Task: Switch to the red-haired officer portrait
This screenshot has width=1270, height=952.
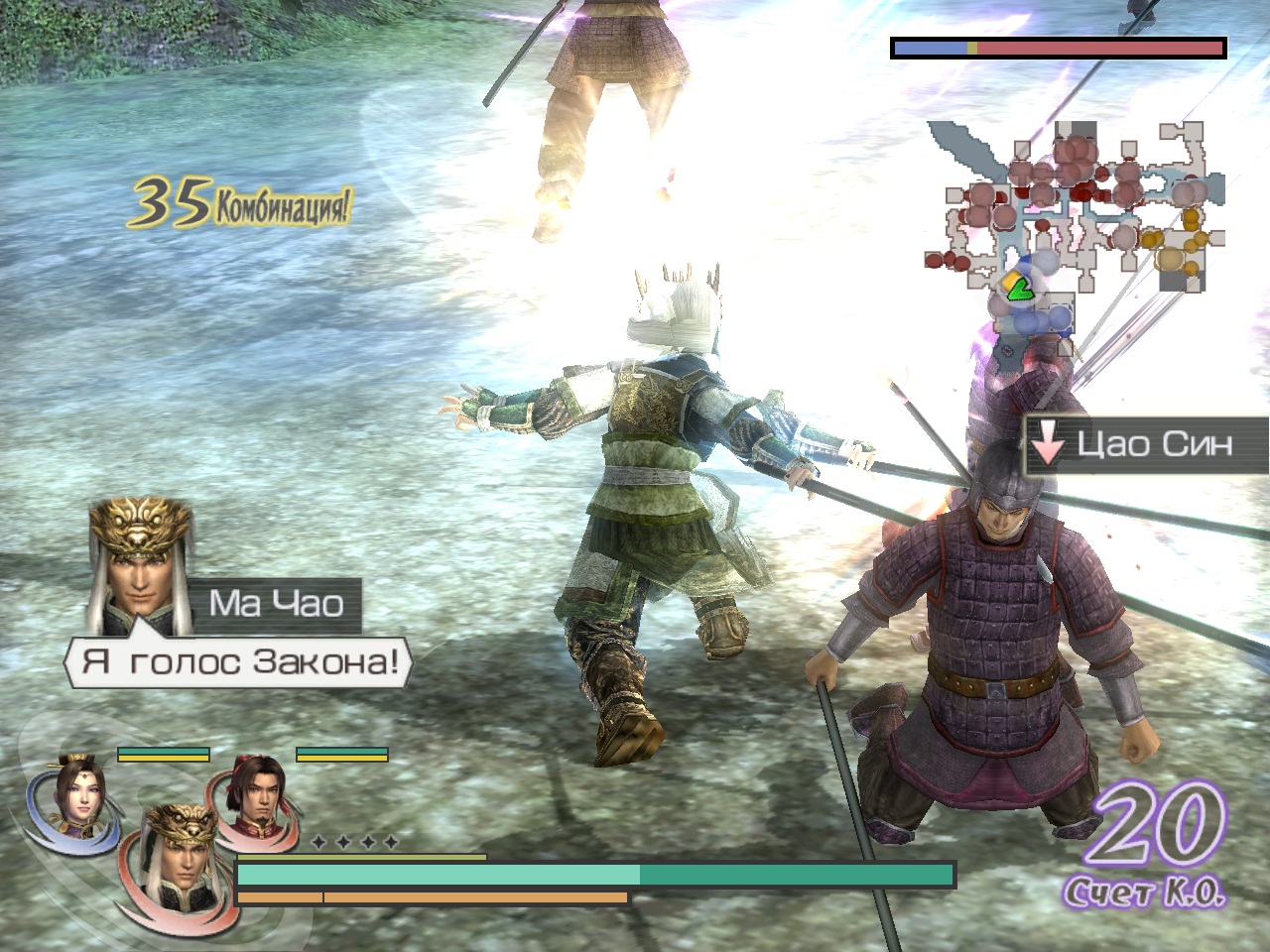Action: point(256,790)
